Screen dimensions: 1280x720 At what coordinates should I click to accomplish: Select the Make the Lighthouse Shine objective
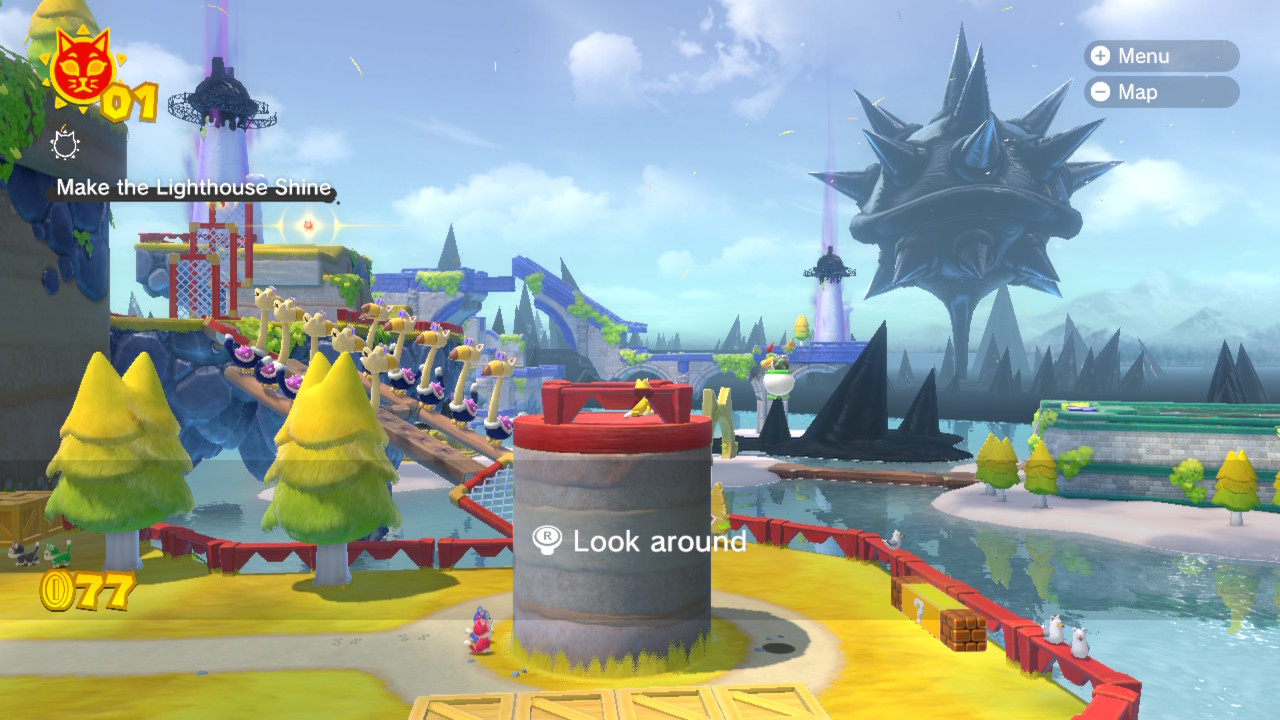193,187
